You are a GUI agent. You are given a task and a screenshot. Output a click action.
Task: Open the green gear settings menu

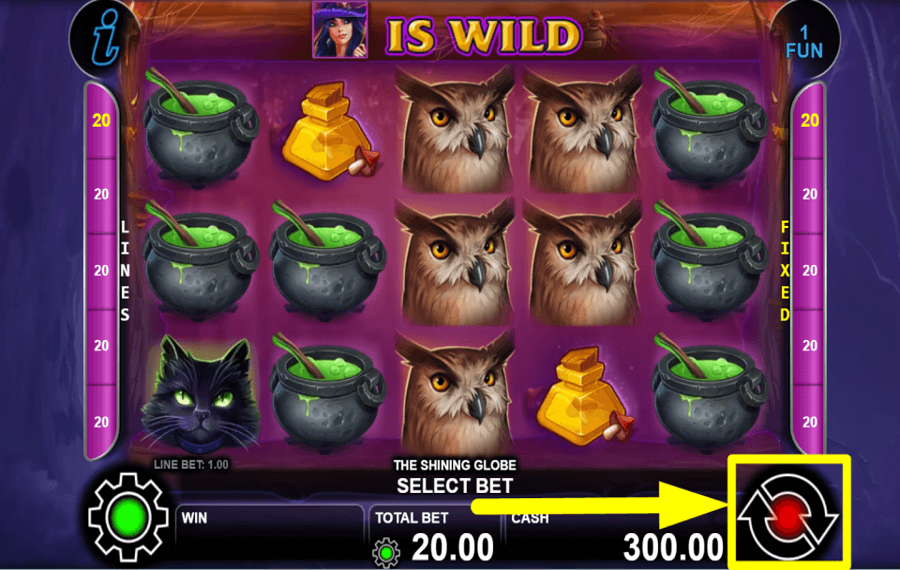click(126, 517)
